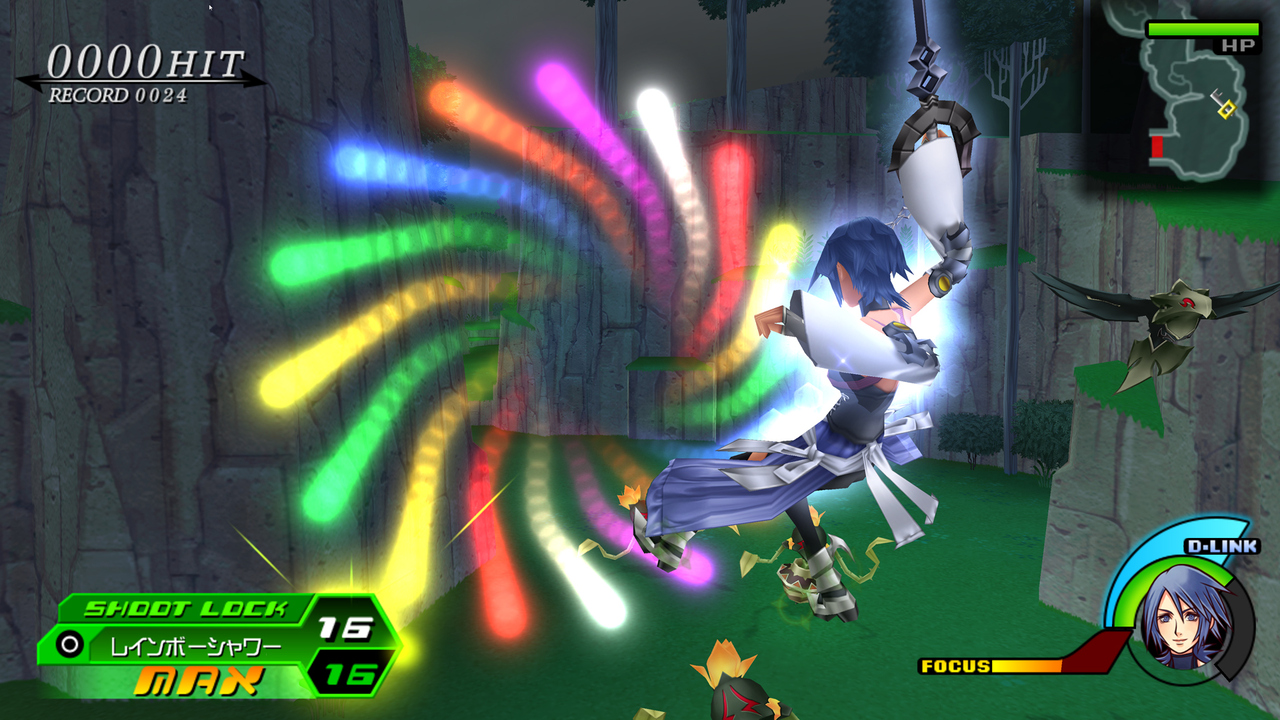The width and height of the screenshot is (1280, 720).
Task: Click the white 16 shot counter
Action: 344,627
